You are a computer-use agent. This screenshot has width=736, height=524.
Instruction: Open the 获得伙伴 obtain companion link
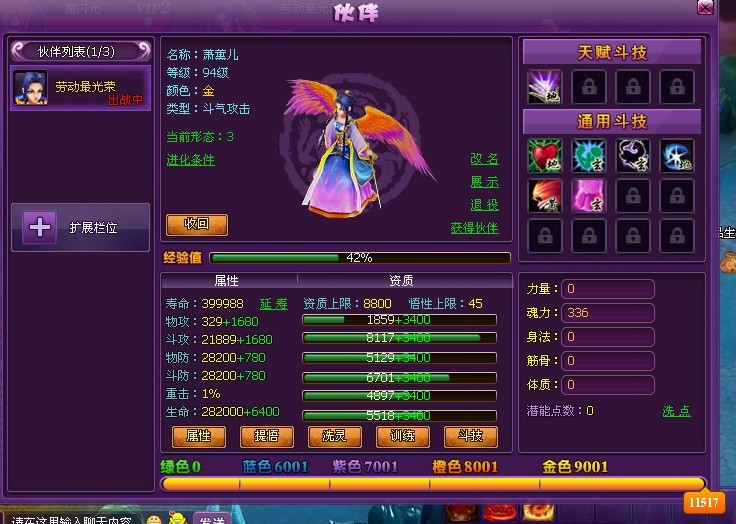coord(474,228)
